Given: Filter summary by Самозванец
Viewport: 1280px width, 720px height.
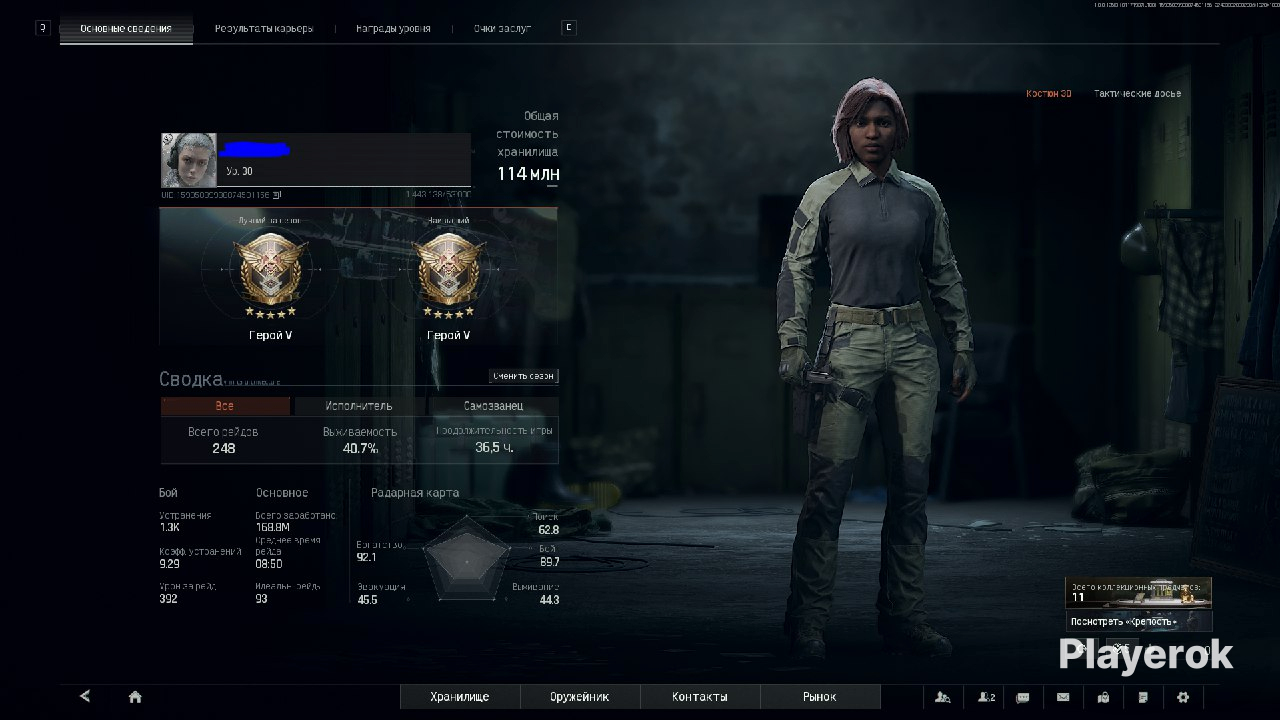Looking at the screenshot, I should [493, 406].
